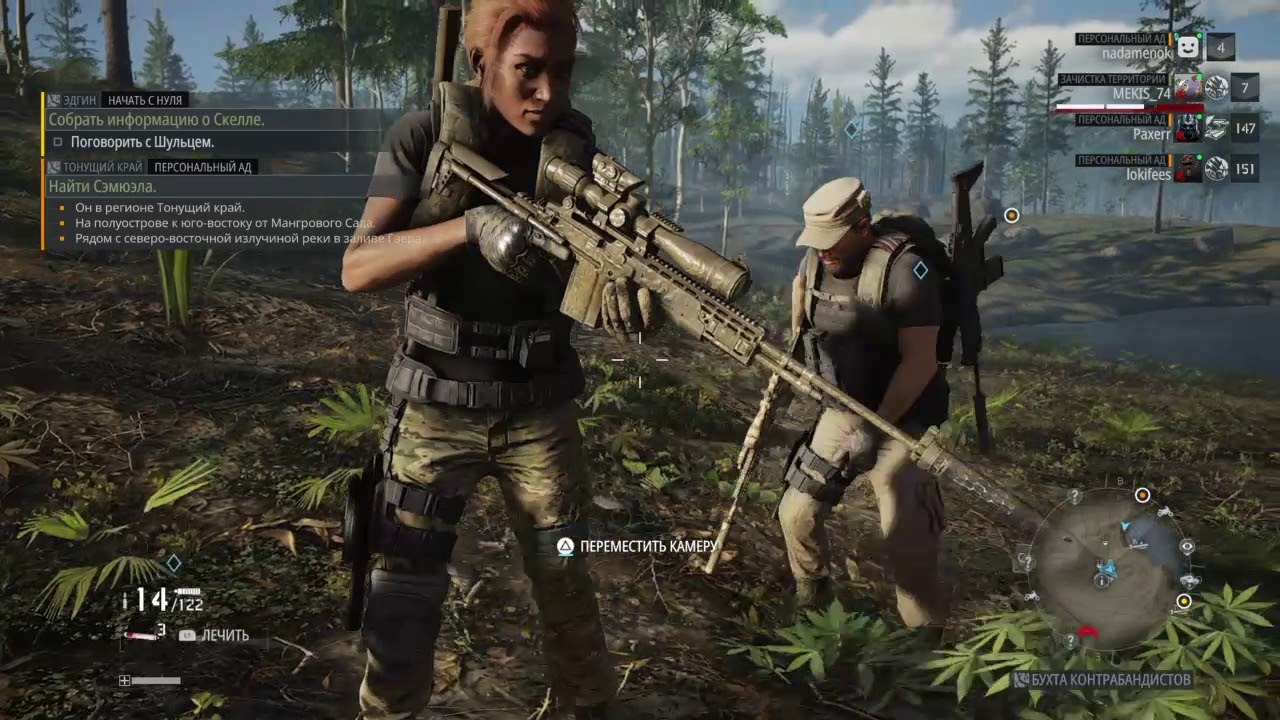Select squad member Paxerr's name
Viewport: 1280px width, 720px height.
click(x=1152, y=133)
